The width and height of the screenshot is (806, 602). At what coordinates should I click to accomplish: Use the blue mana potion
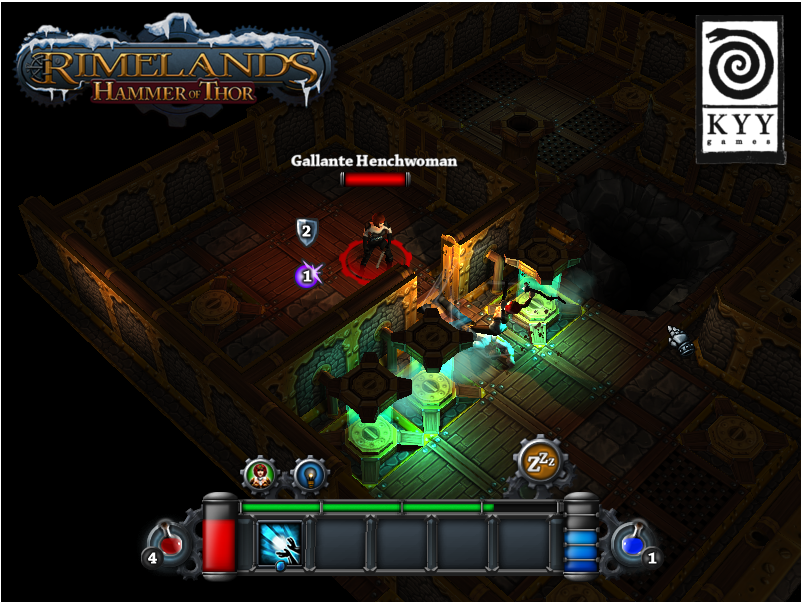pos(632,544)
